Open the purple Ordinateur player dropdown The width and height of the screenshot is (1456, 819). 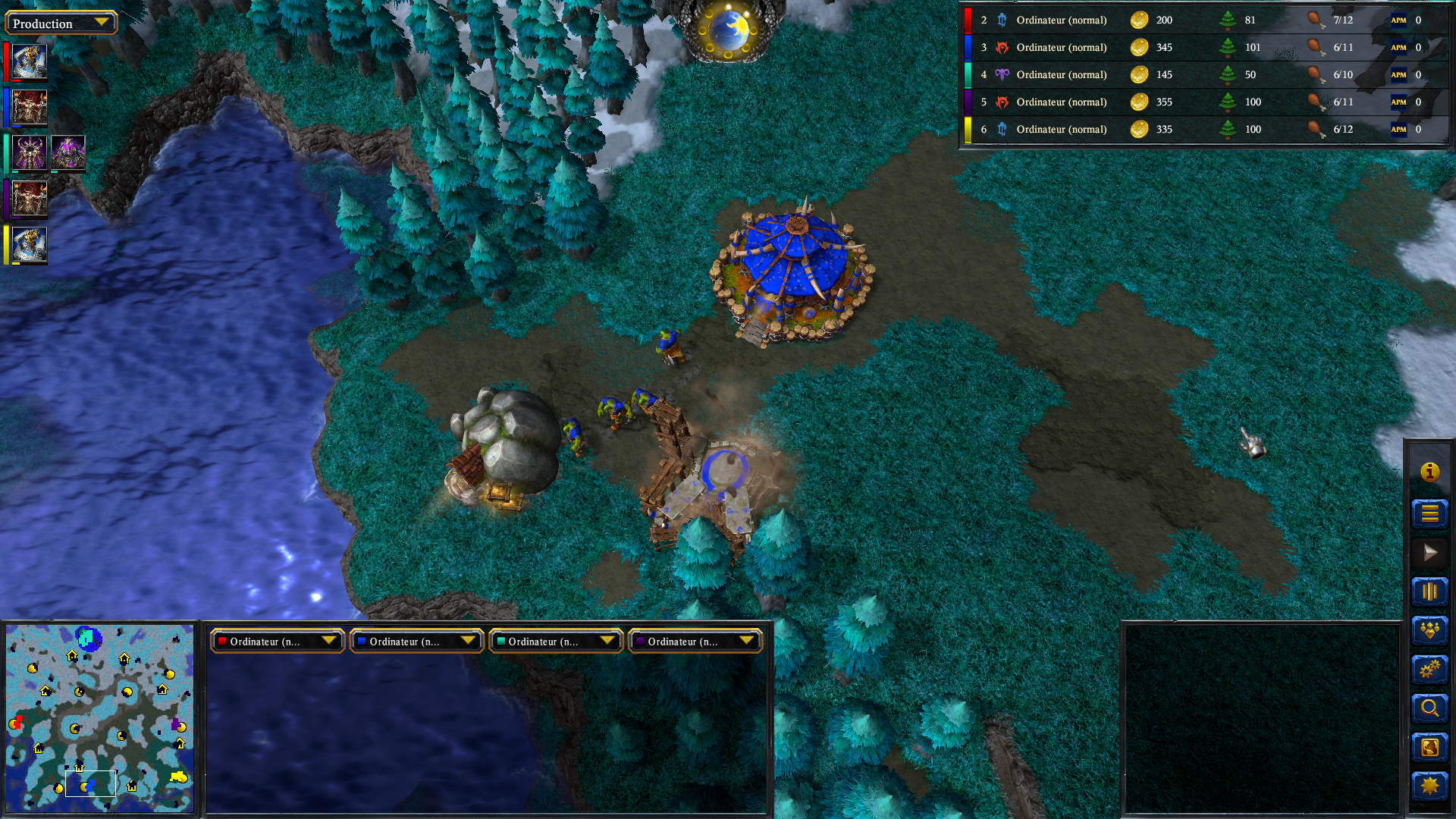tap(695, 642)
